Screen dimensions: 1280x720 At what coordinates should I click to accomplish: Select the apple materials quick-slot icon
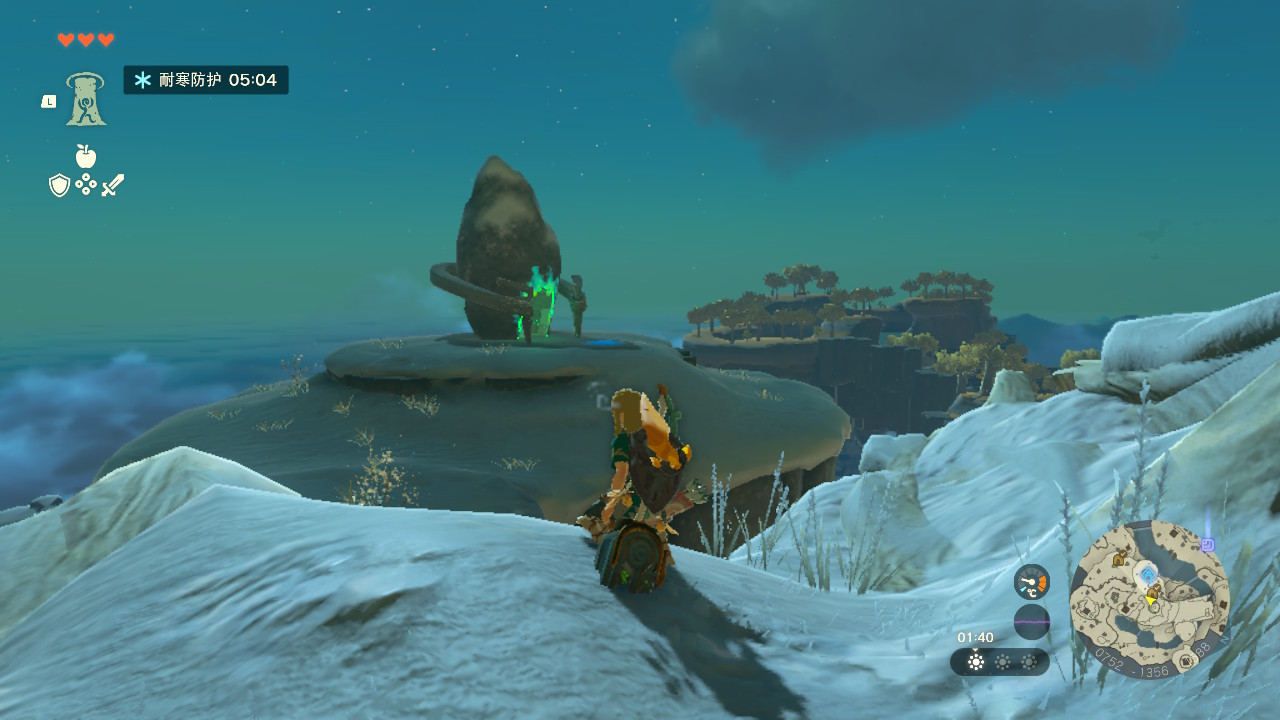86,156
